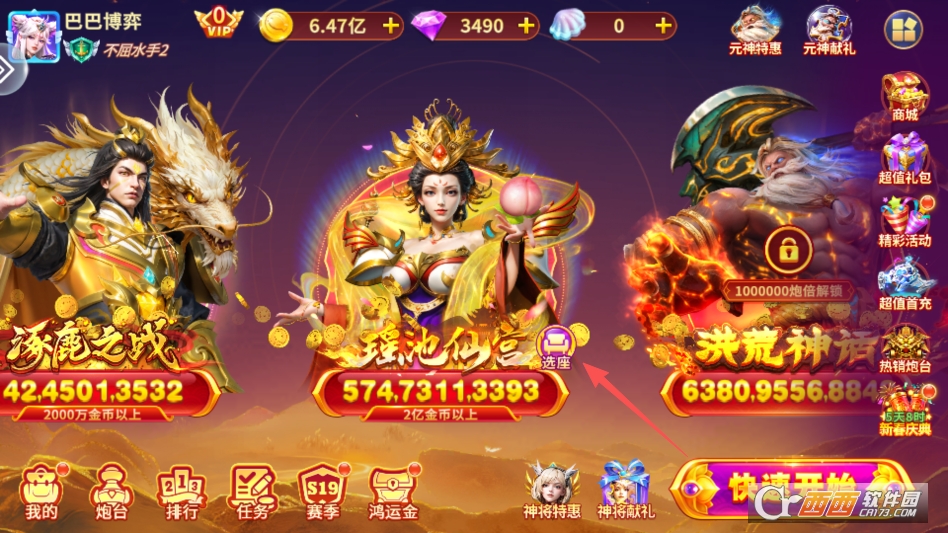Open the 元神献礼 gift event

tap(829, 29)
